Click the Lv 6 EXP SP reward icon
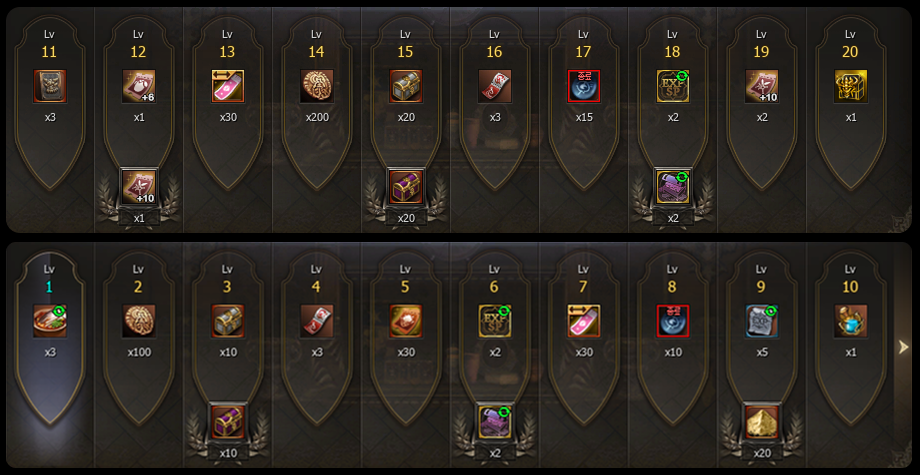The height and width of the screenshot is (475, 920). click(x=494, y=321)
